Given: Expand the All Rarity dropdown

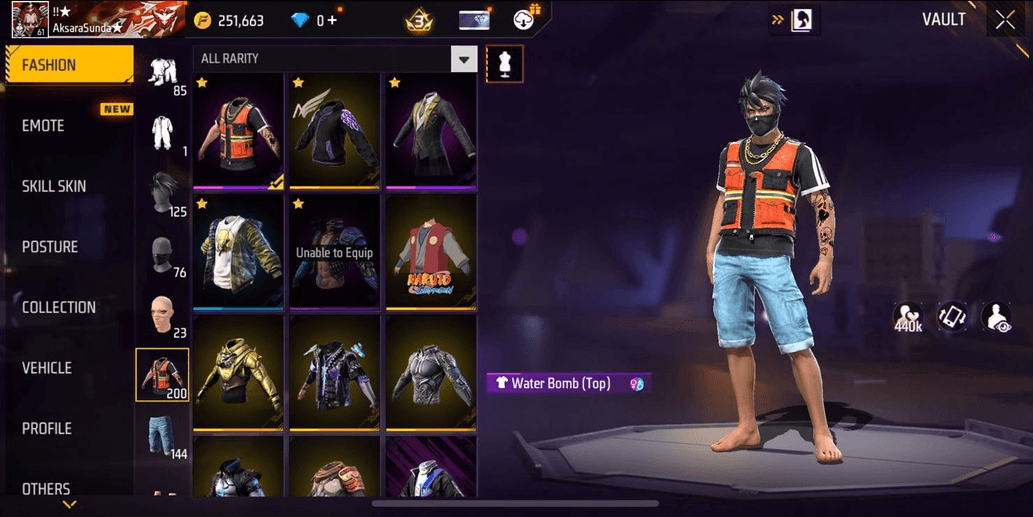Looking at the screenshot, I should (x=463, y=59).
